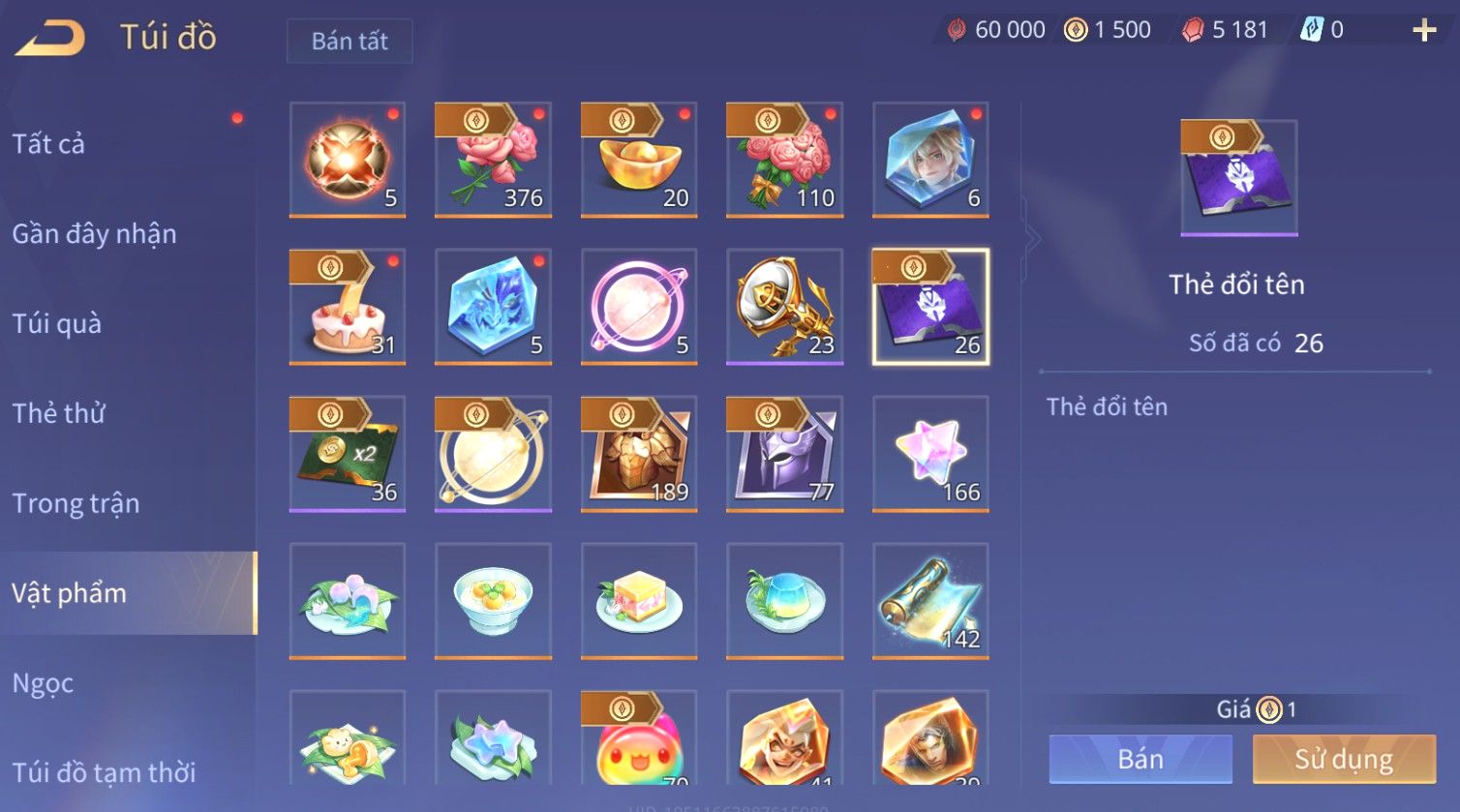Sell the item with Bán button

pyautogui.click(x=1141, y=759)
